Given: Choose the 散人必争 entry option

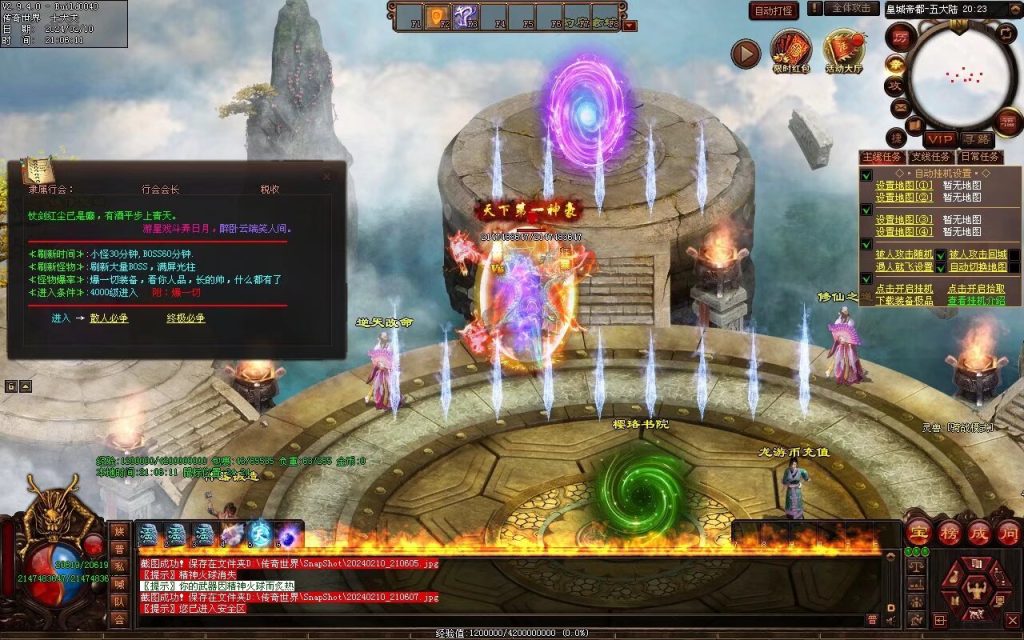Looking at the screenshot, I should point(110,318).
